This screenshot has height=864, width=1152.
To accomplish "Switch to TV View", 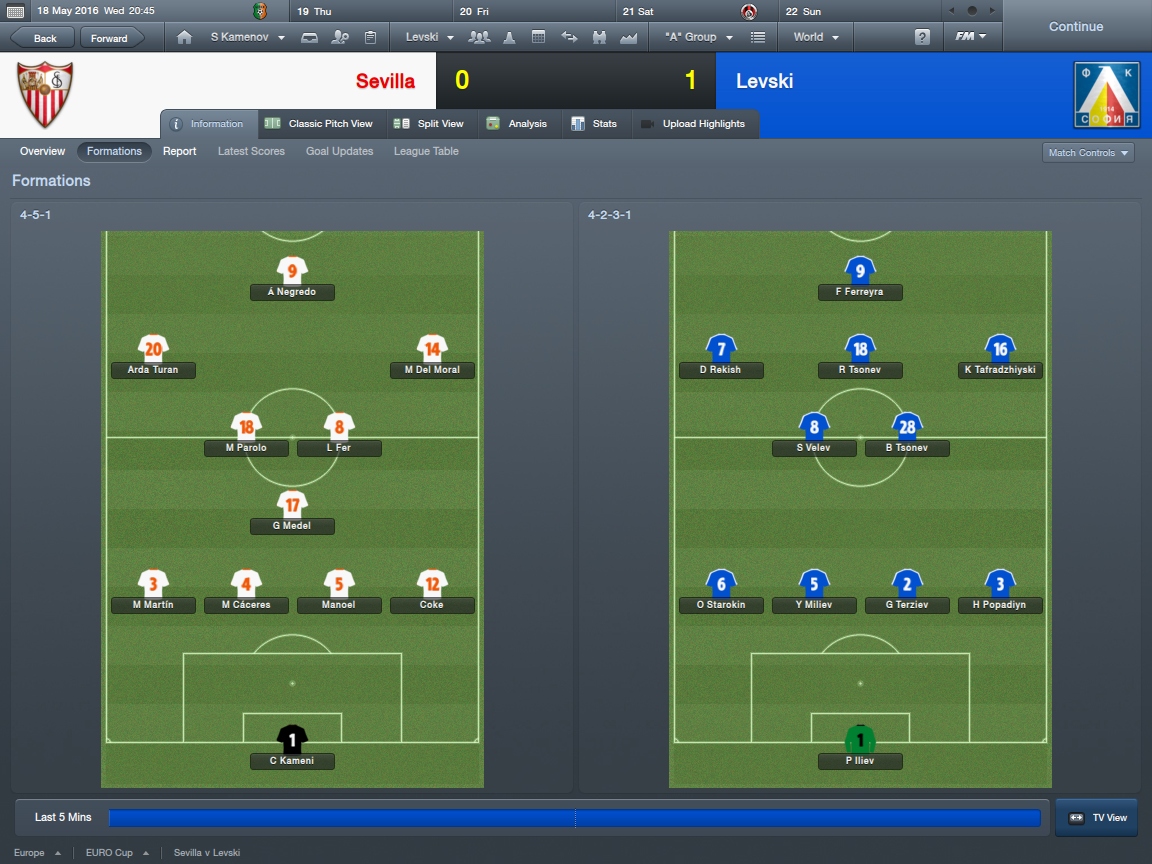I will 1097,817.
